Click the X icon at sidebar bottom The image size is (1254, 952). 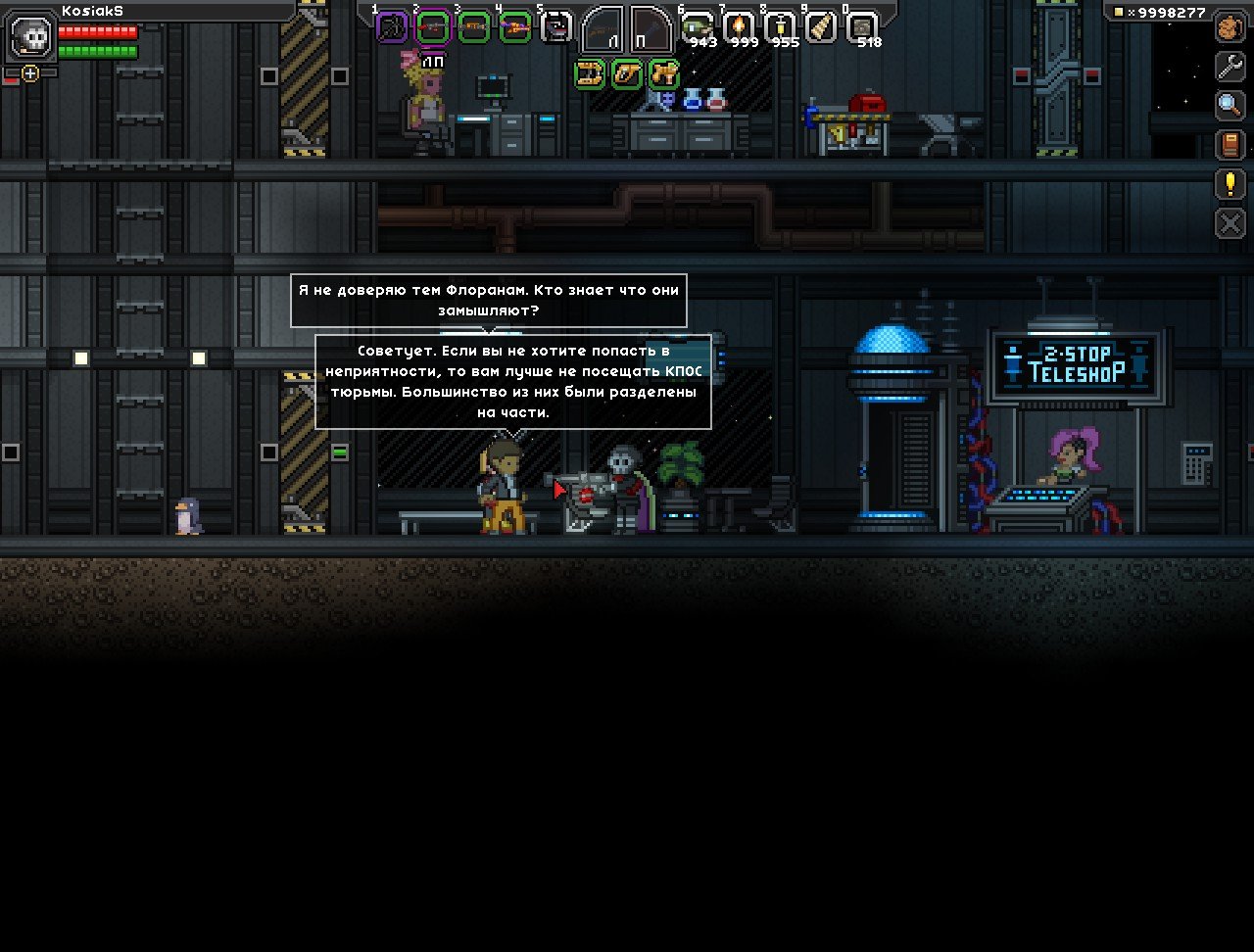click(x=1230, y=221)
